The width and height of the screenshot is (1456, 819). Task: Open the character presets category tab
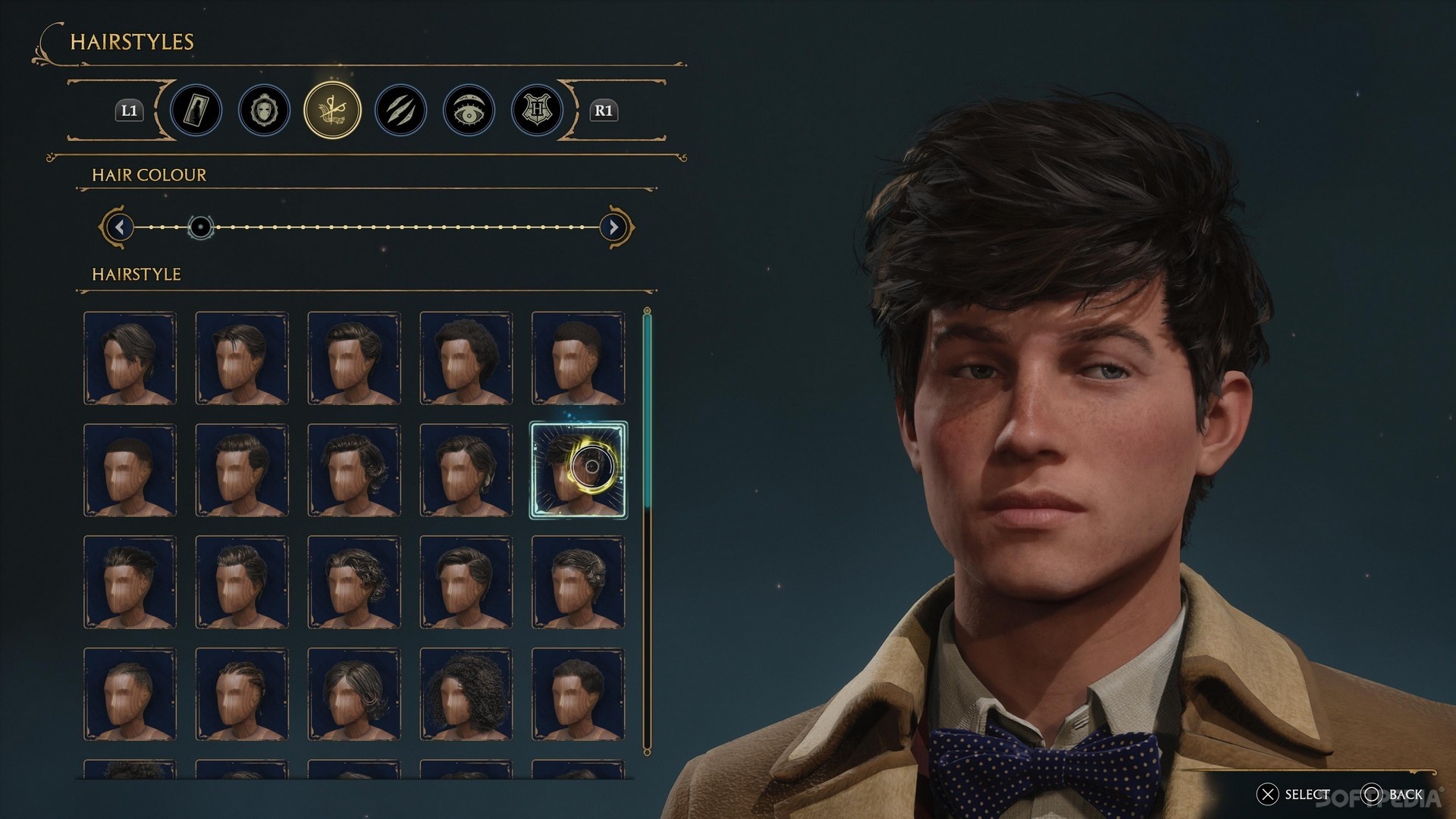coord(197,110)
